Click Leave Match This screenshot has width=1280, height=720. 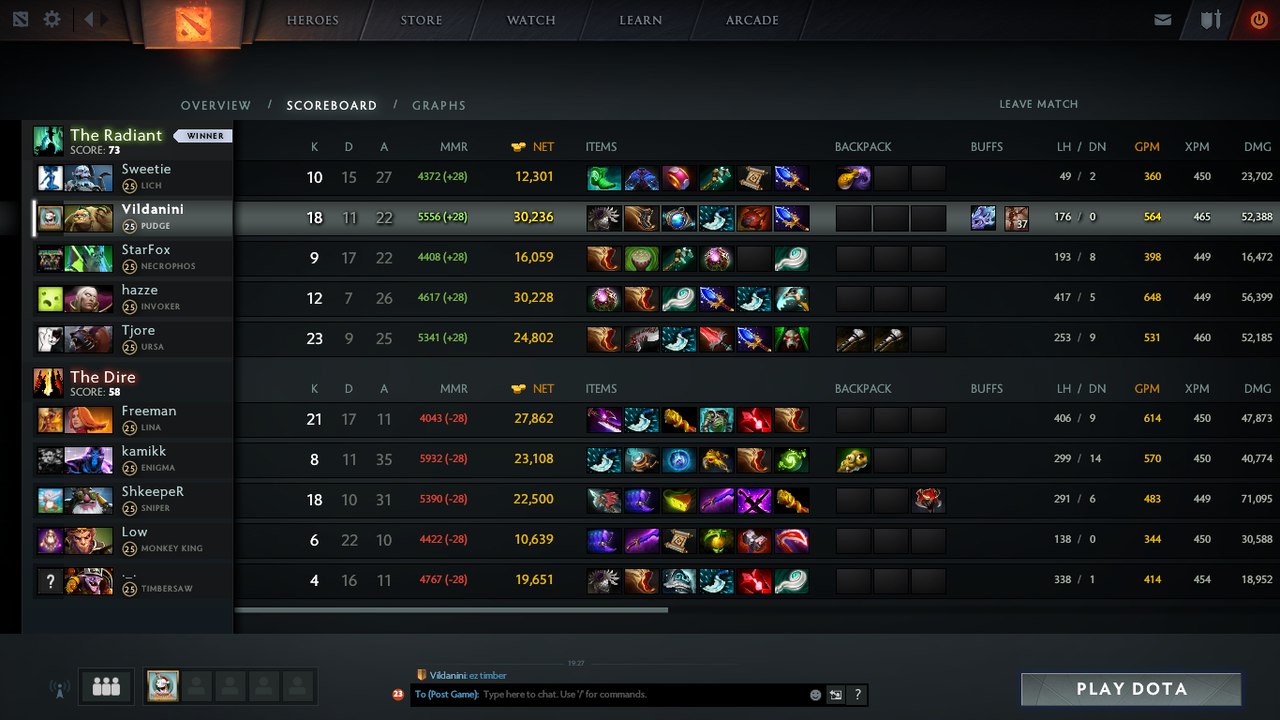tap(1038, 104)
